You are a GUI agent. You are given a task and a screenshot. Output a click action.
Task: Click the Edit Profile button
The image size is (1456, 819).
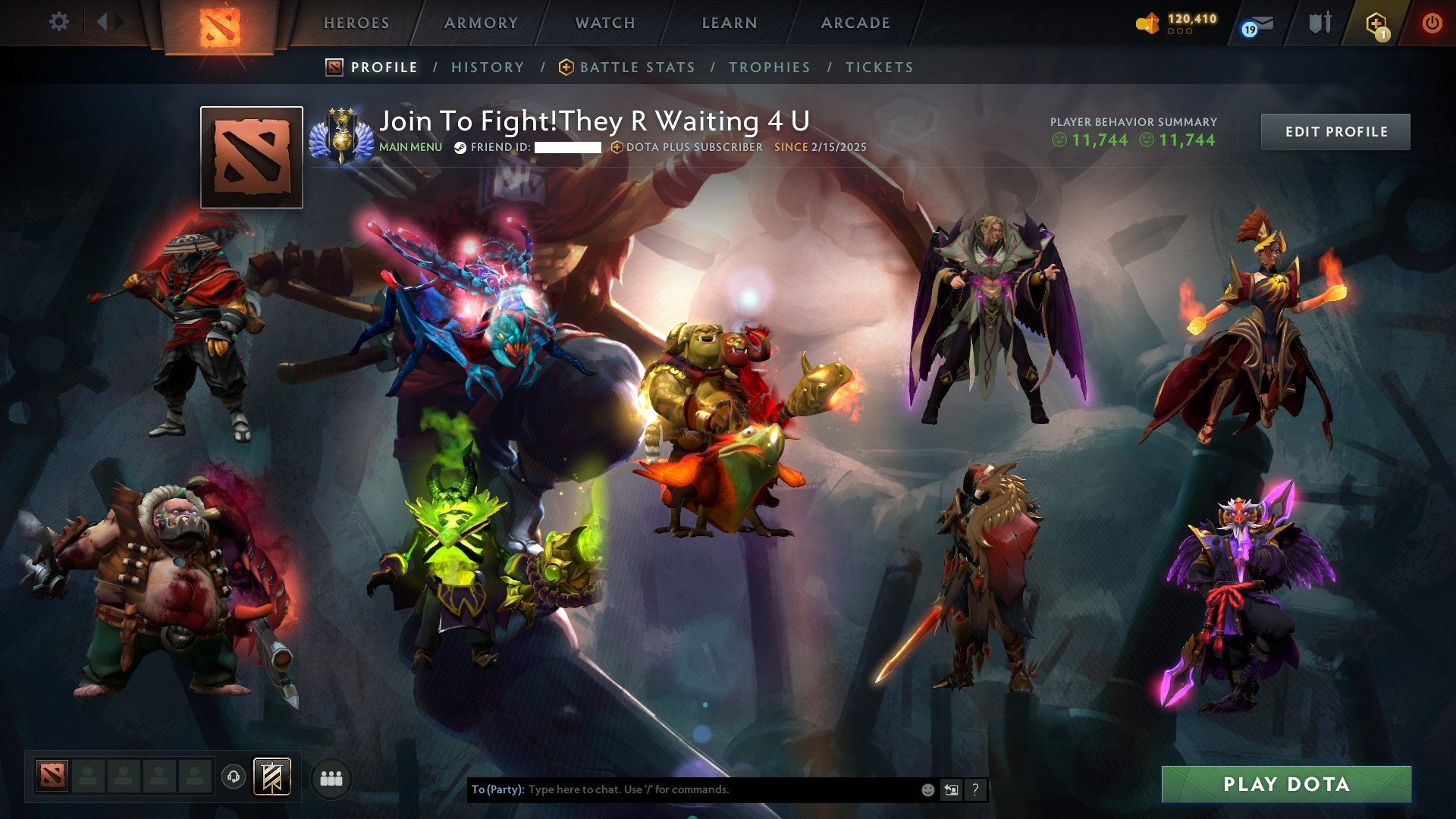pyautogui.click(x=1335, y=130)
